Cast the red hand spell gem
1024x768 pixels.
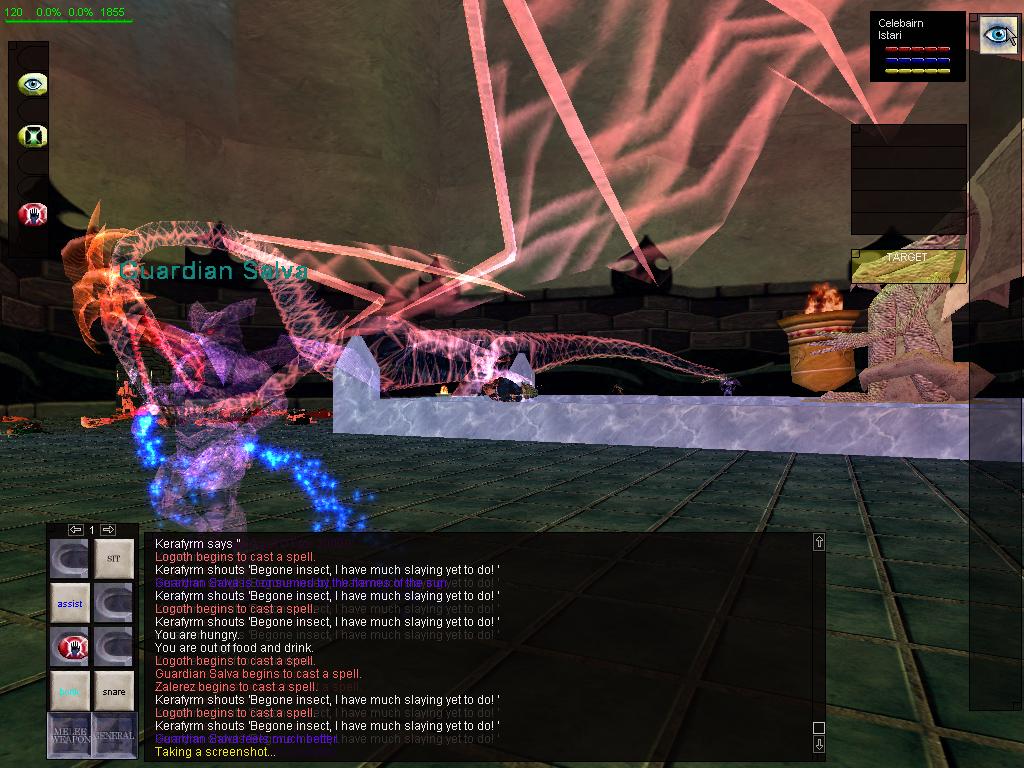click(33, 213)
